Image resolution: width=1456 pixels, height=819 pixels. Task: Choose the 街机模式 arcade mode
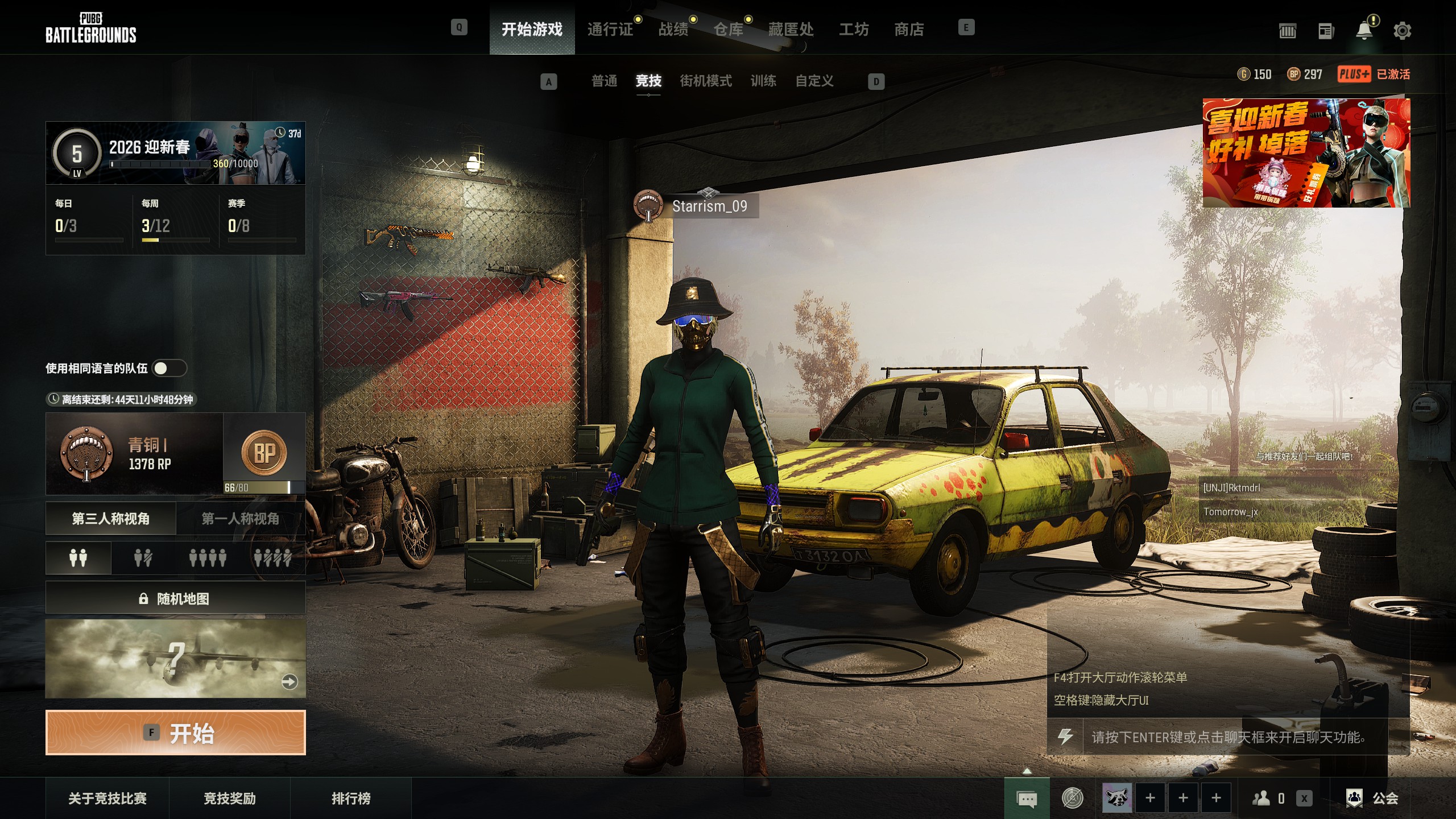pyautogui.click(x=705, y=81)
